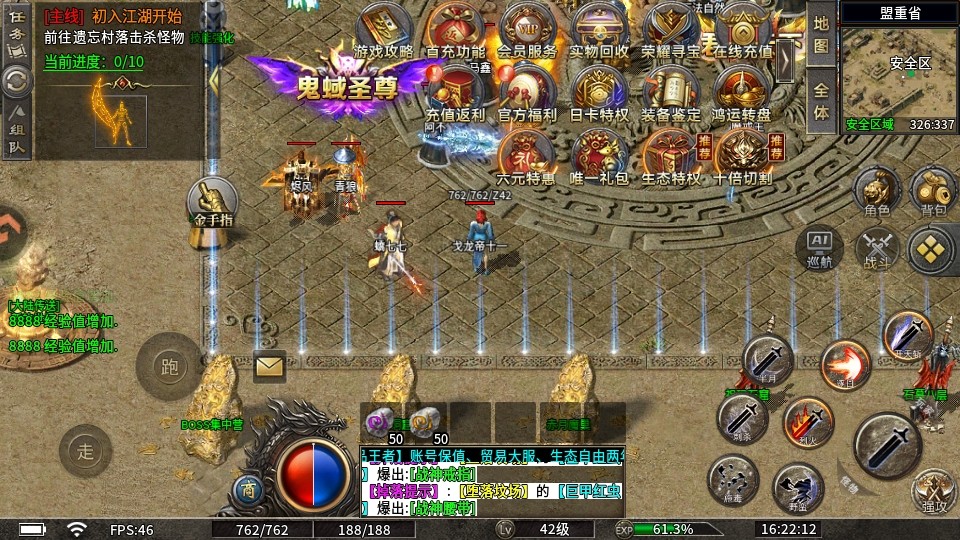
Task: Open the 鸿运转盘 lucky wheel
Action: [x=742, y=90]
